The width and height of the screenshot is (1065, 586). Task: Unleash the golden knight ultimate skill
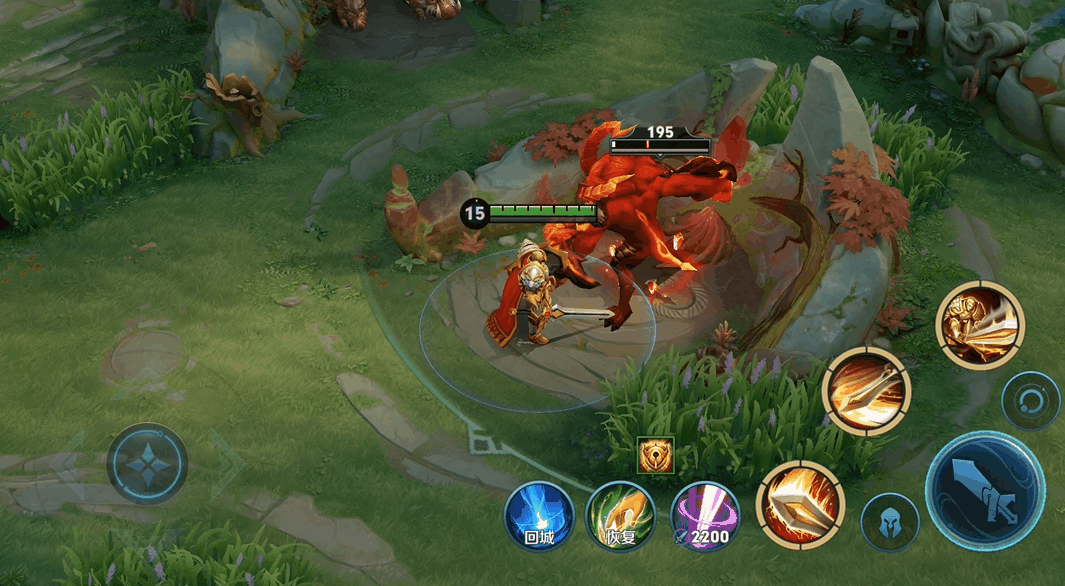pos(980,325)
